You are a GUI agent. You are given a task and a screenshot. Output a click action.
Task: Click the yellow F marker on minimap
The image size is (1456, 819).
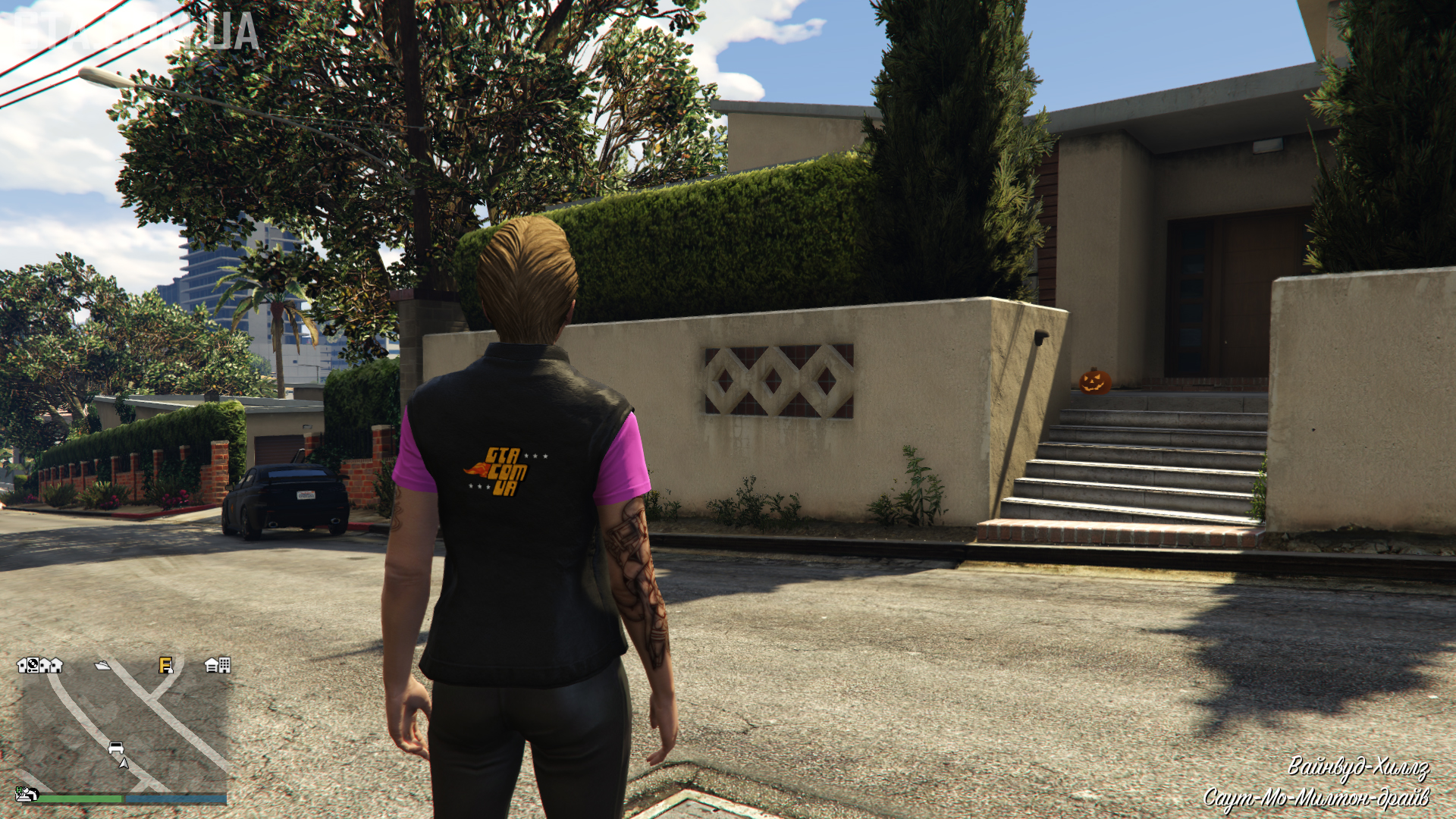(165, 666)
